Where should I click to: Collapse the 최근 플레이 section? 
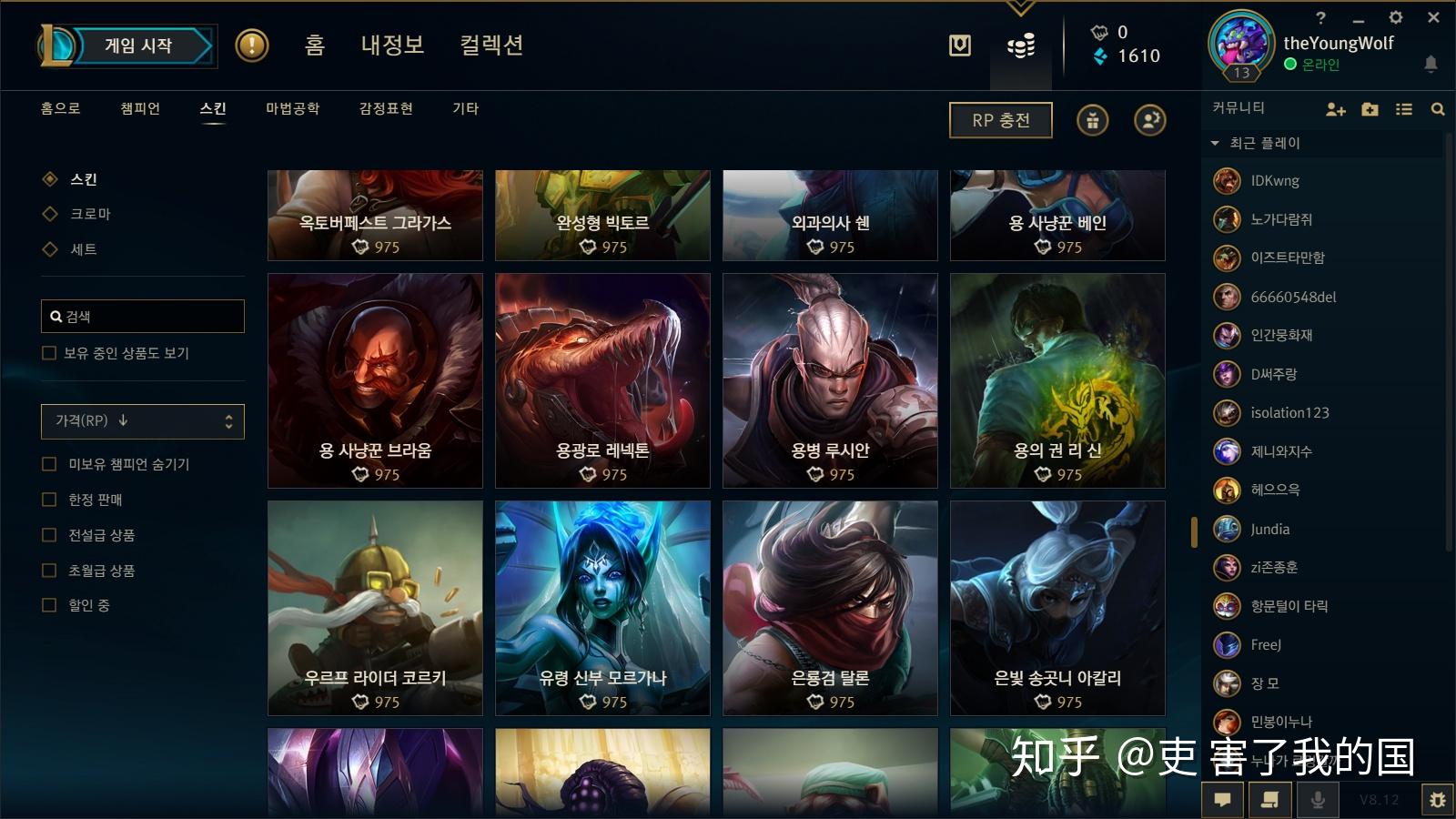pos(1214,143)
